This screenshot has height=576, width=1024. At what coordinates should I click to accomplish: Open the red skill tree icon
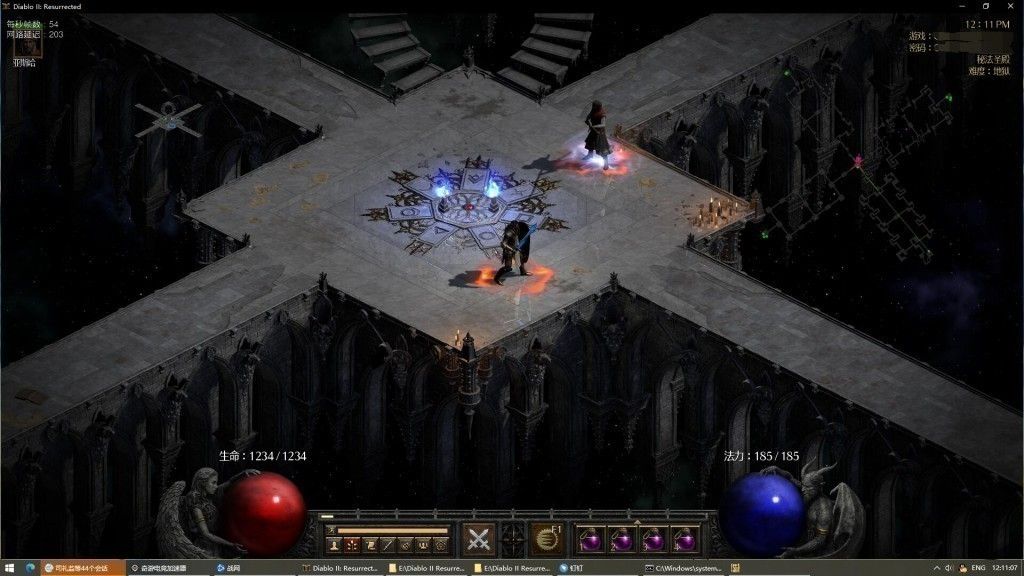point(351,545)
